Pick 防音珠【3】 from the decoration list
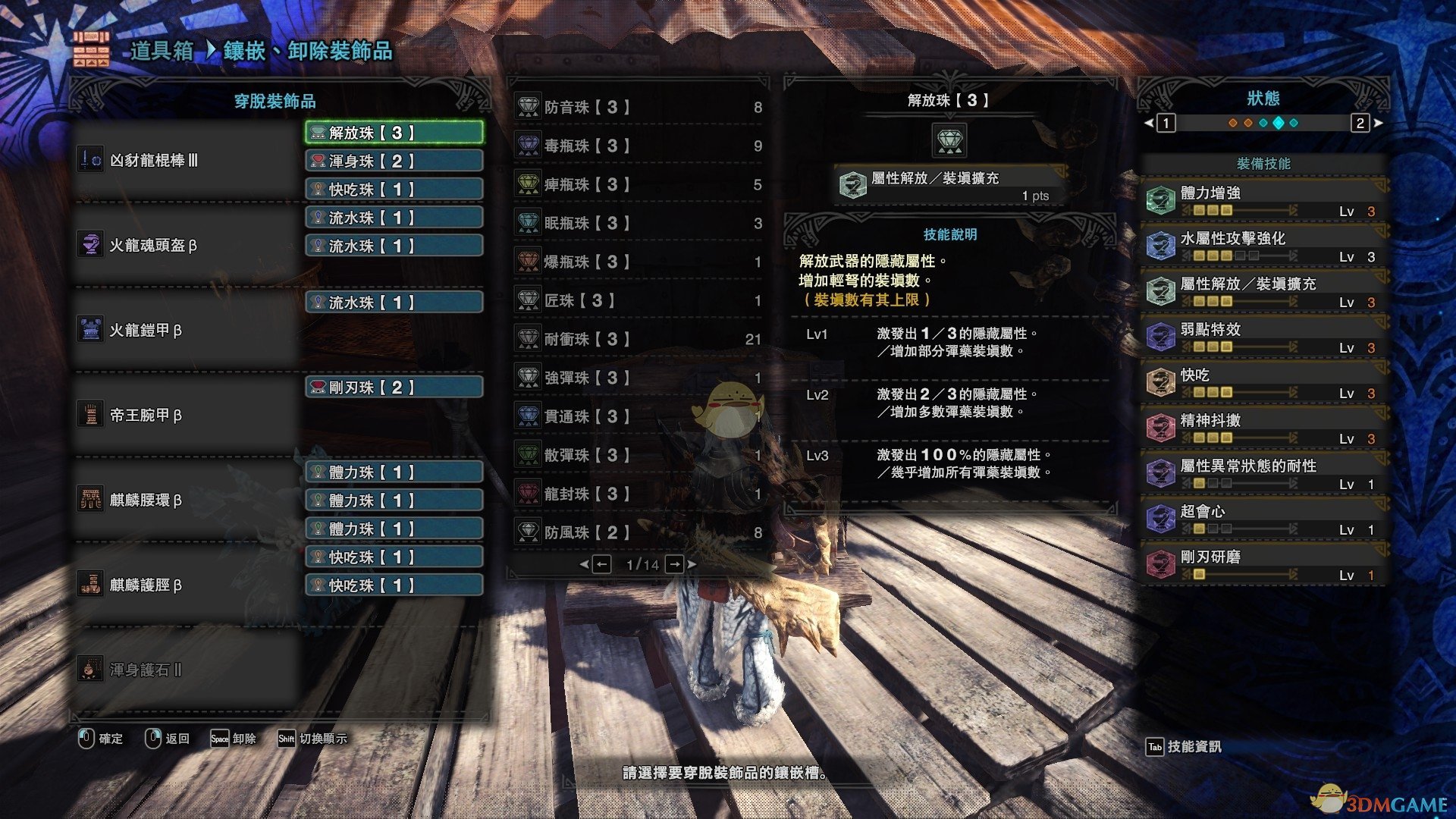 [639, 107]
